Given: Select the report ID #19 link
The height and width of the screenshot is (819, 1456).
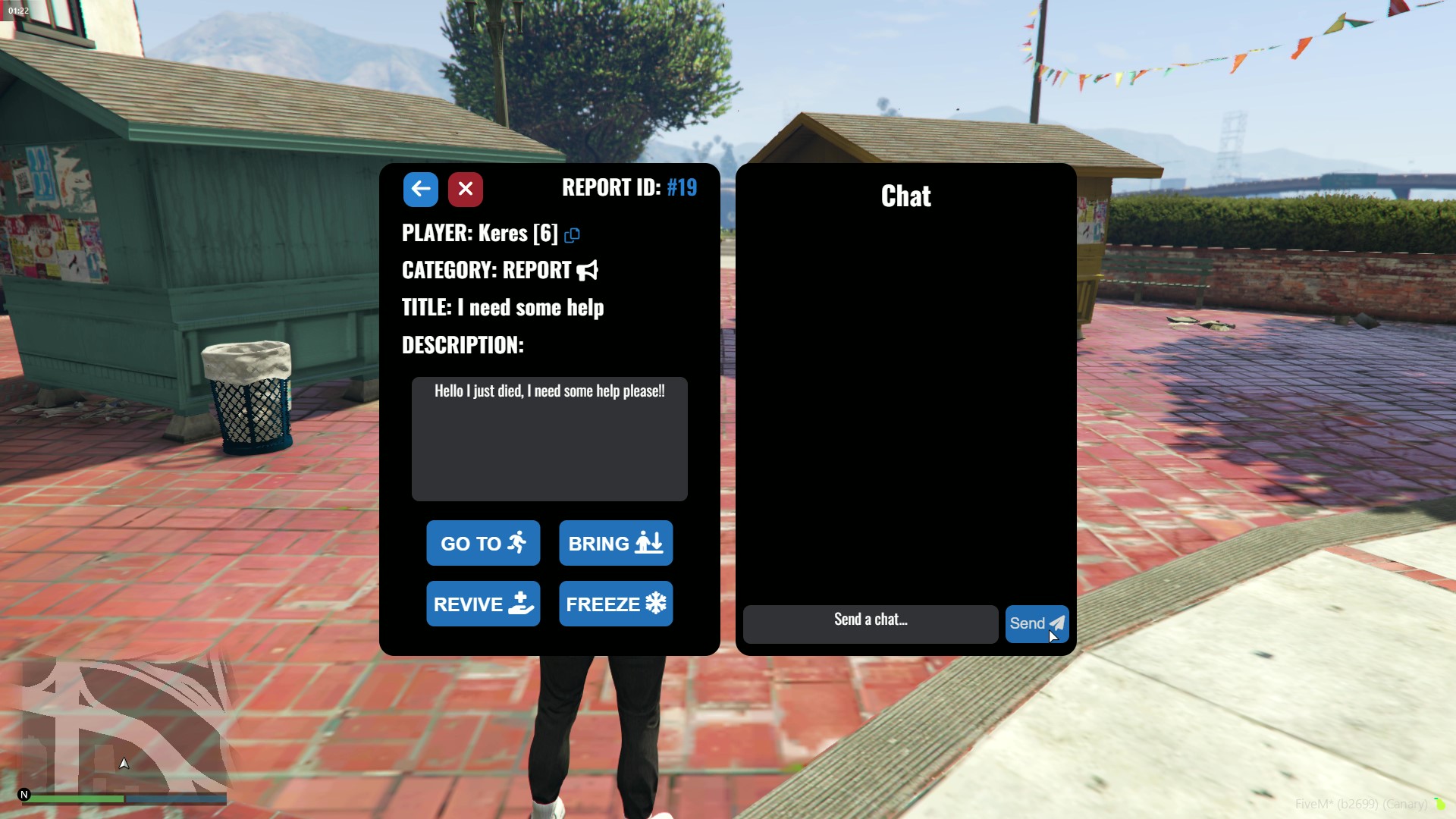Looking at the screenshot, I should tap(682, 187).
